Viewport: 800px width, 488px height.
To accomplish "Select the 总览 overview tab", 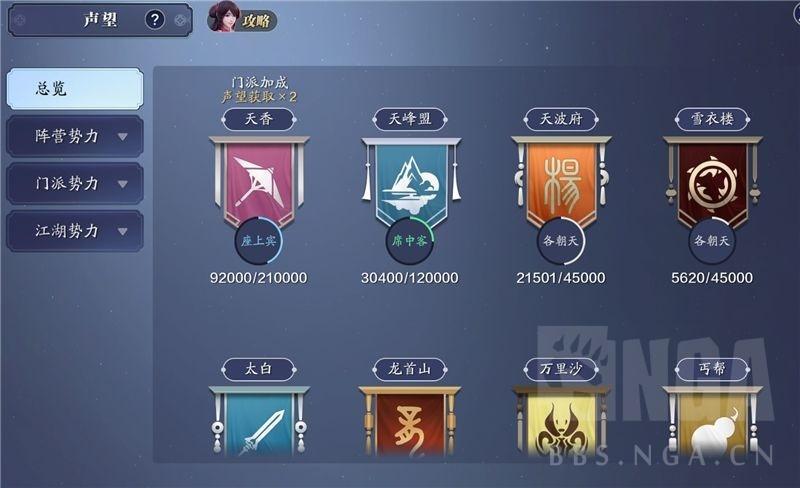I will pos(75,89).
